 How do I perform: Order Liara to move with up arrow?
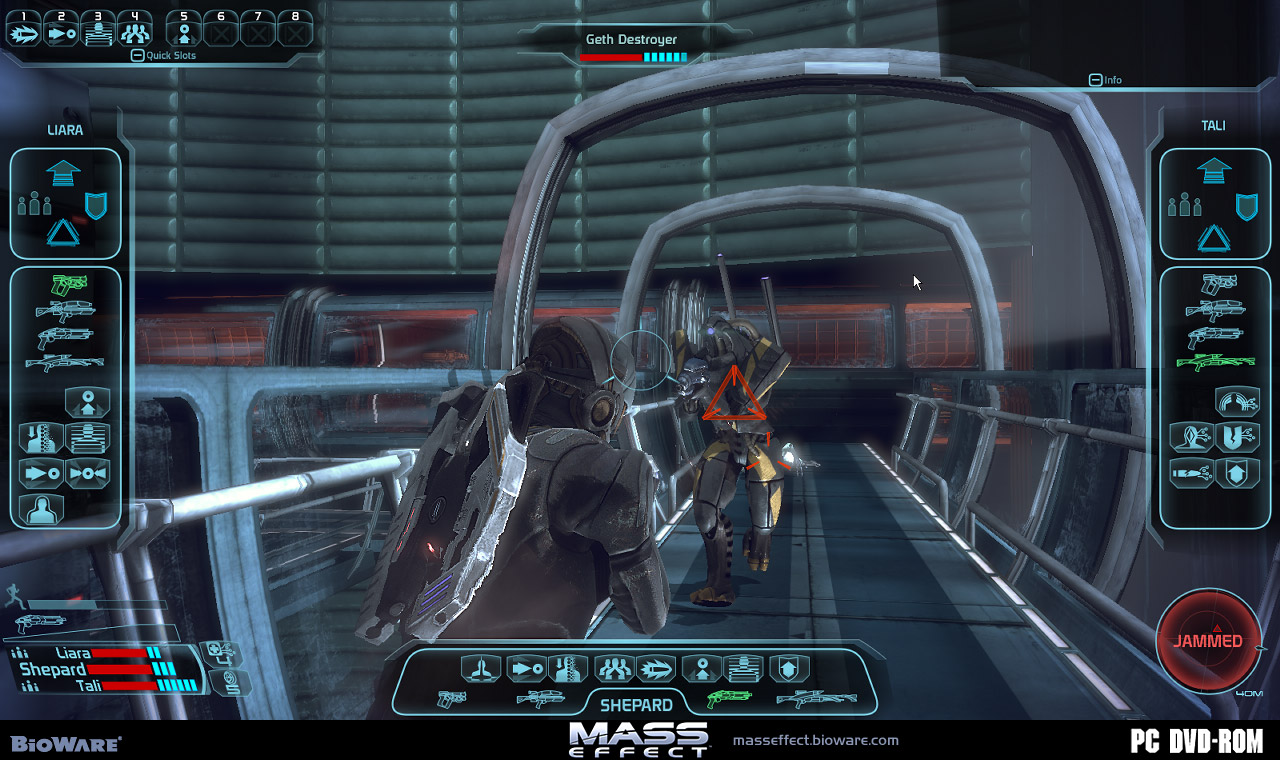(63, 173)
